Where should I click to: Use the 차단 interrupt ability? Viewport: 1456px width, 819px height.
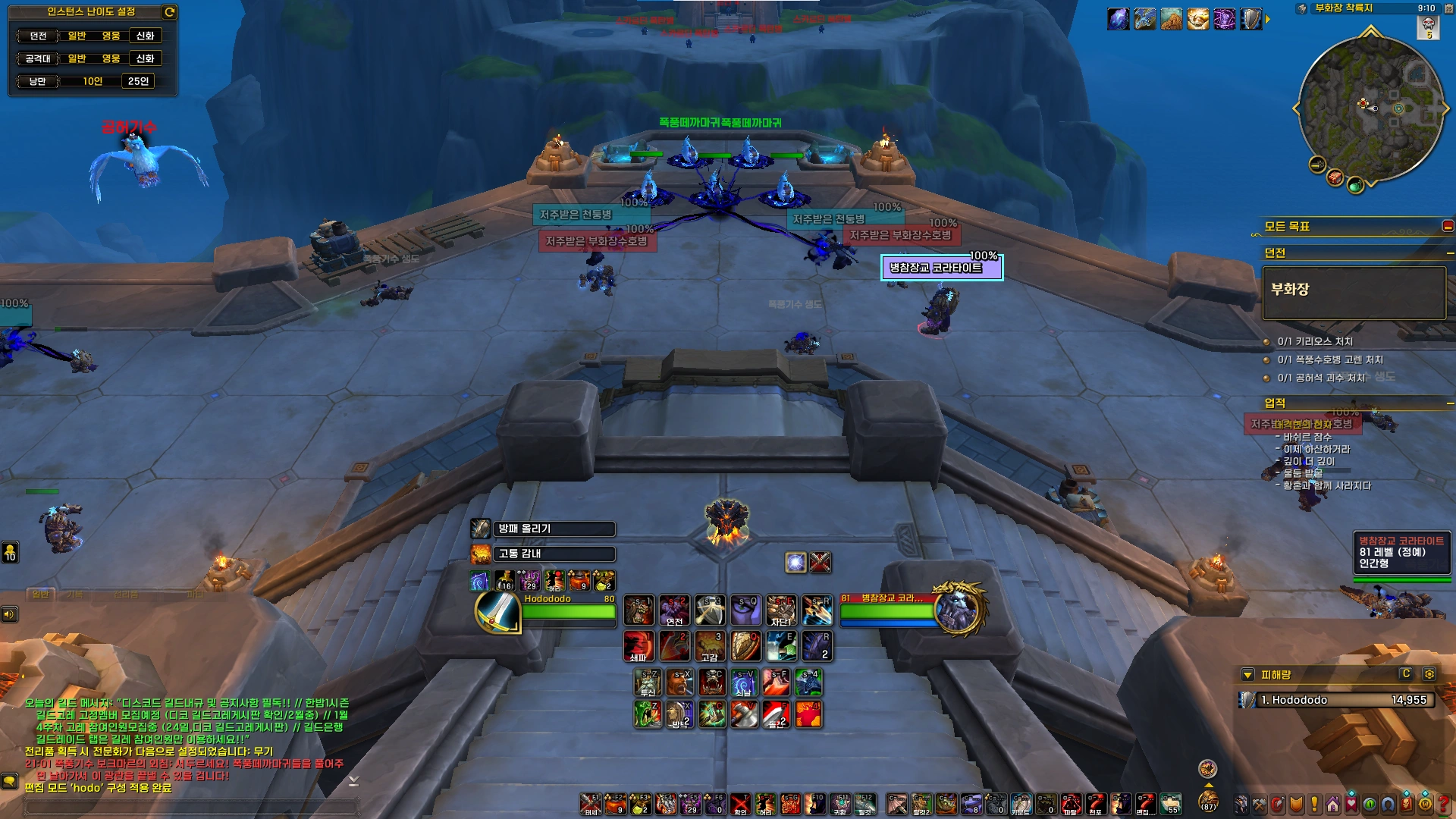coord(780,610)
